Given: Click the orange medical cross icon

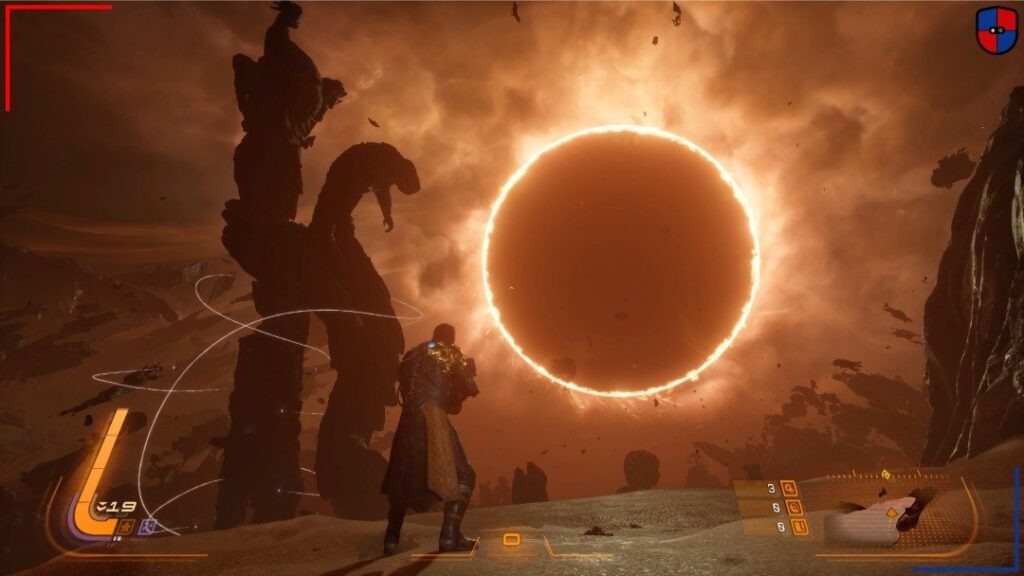Looking at the screenshot, I should (126, 525).
